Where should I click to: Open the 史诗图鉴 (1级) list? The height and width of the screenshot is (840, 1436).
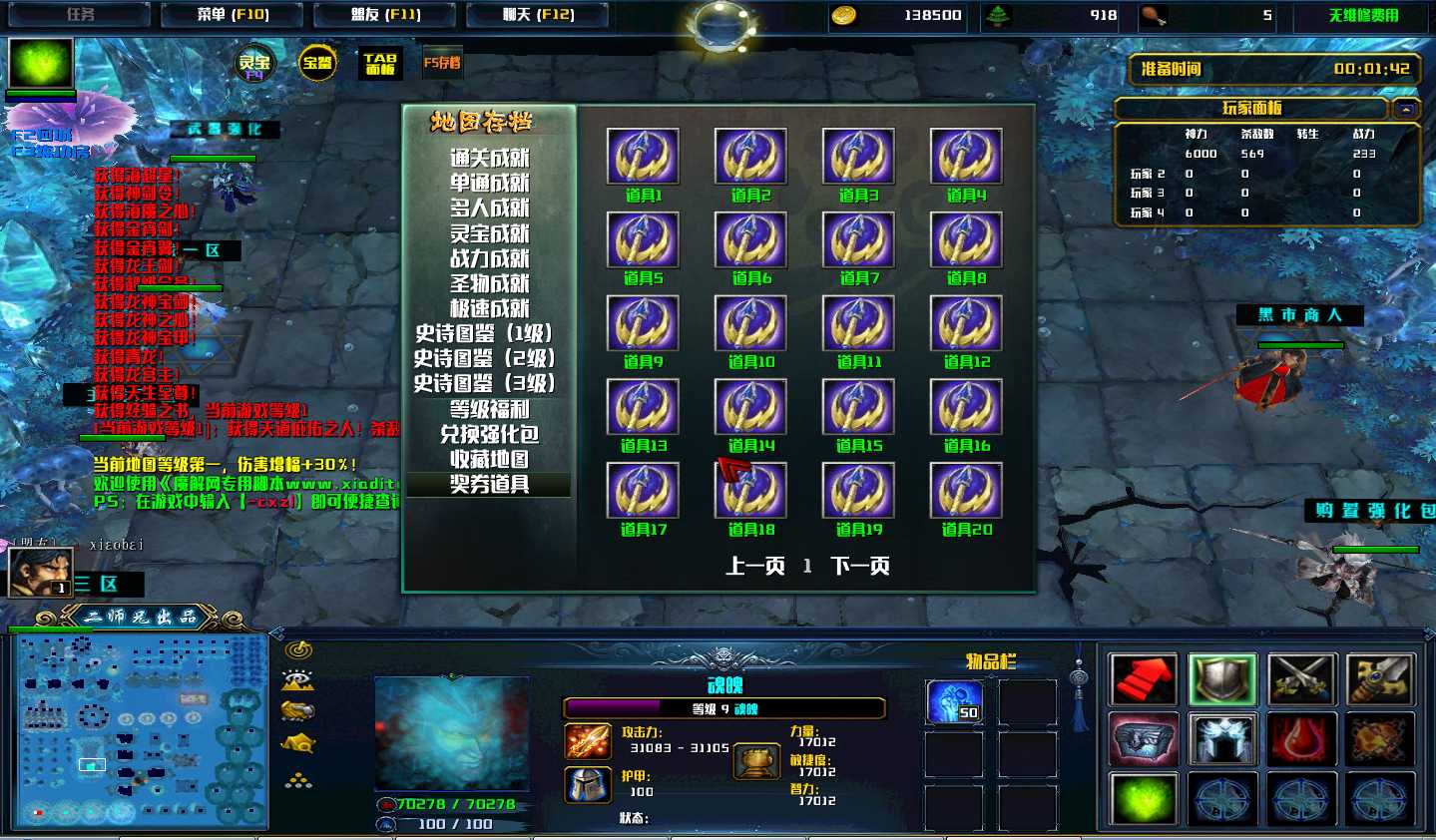tap(484, 333)
